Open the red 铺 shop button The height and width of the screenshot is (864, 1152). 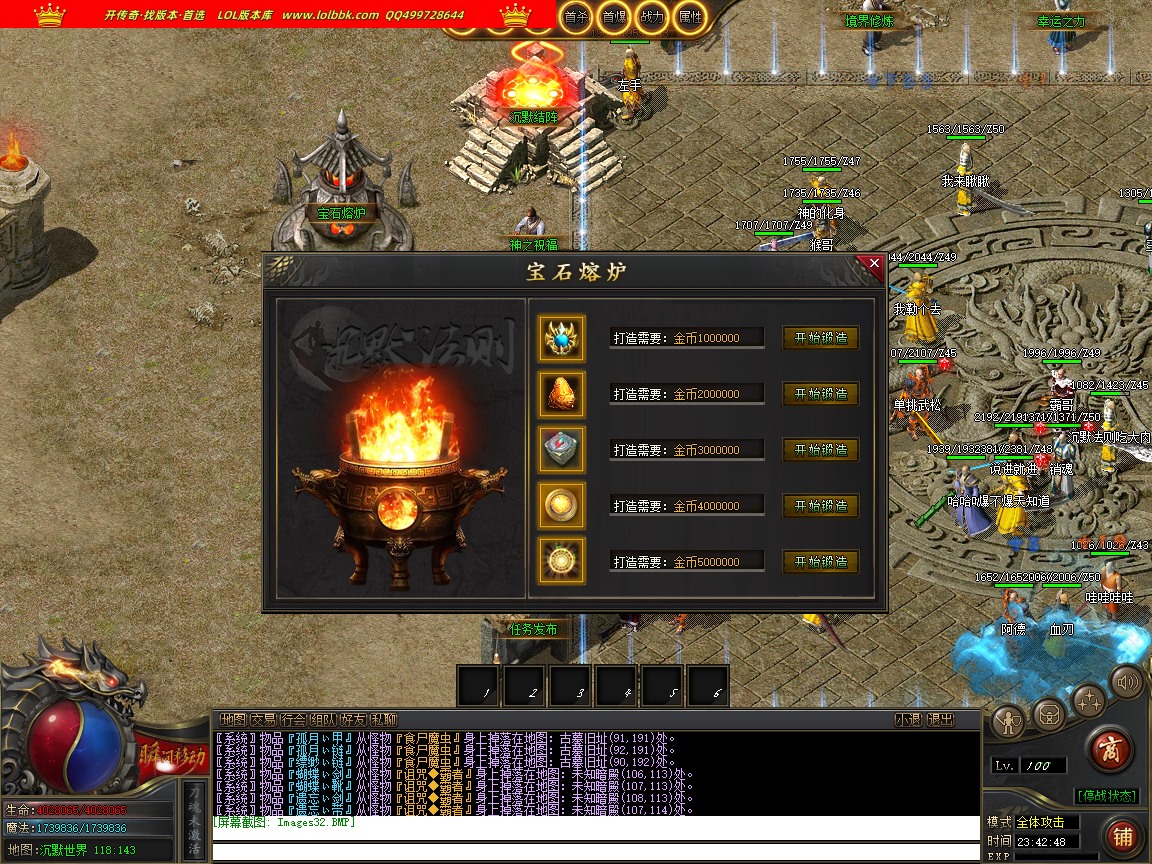1123,836
